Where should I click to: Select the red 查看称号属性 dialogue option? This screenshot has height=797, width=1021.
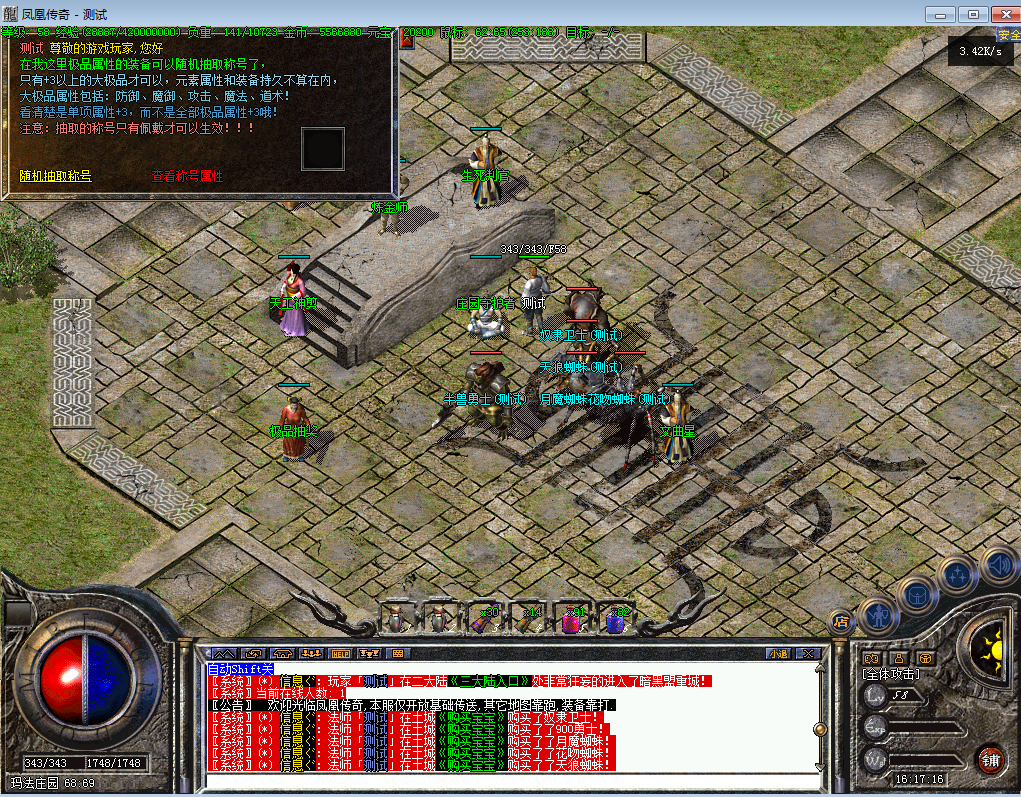click(x=187, y=176)
